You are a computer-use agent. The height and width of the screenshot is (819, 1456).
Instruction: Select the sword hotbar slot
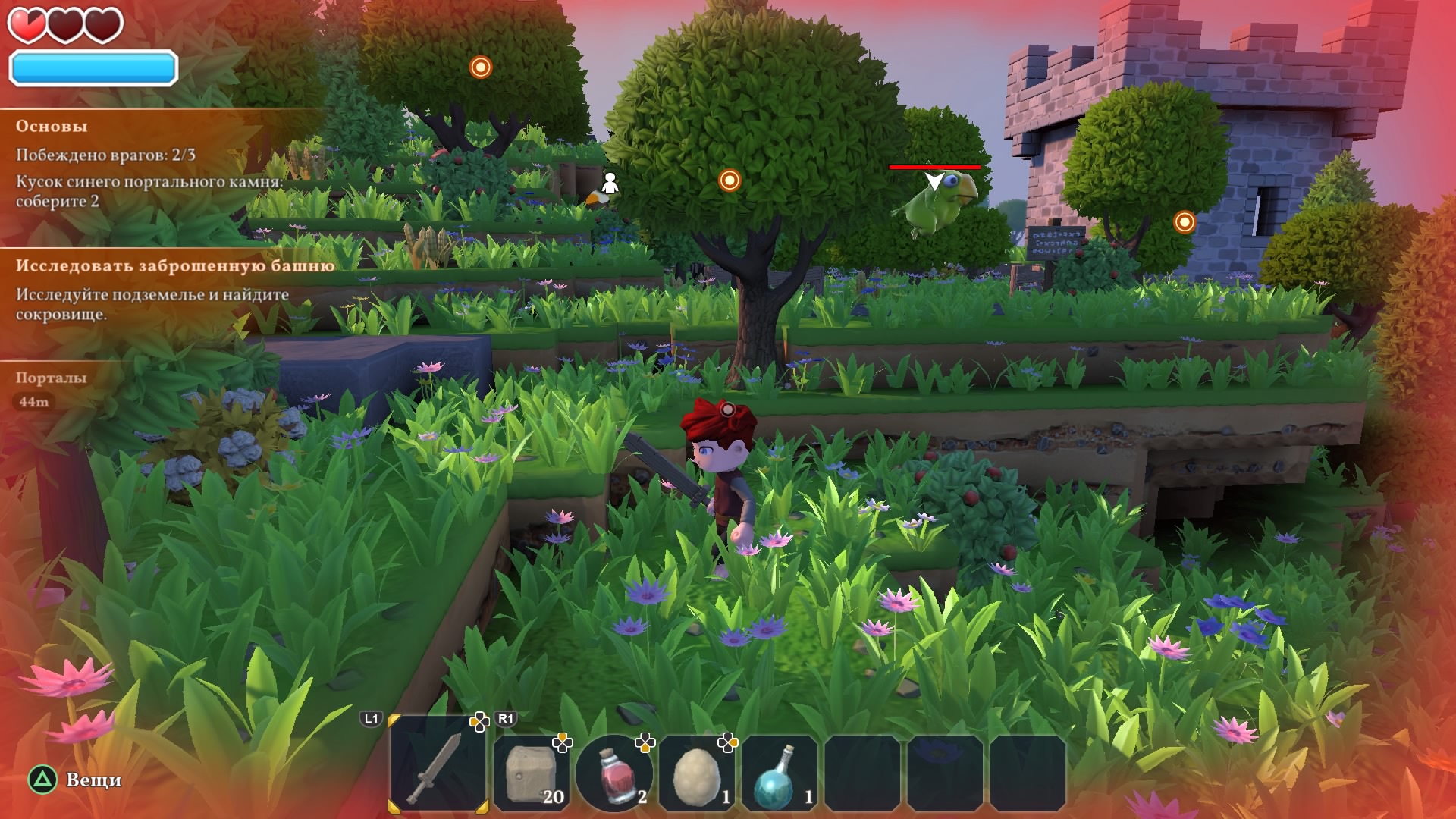pos(438,766)
